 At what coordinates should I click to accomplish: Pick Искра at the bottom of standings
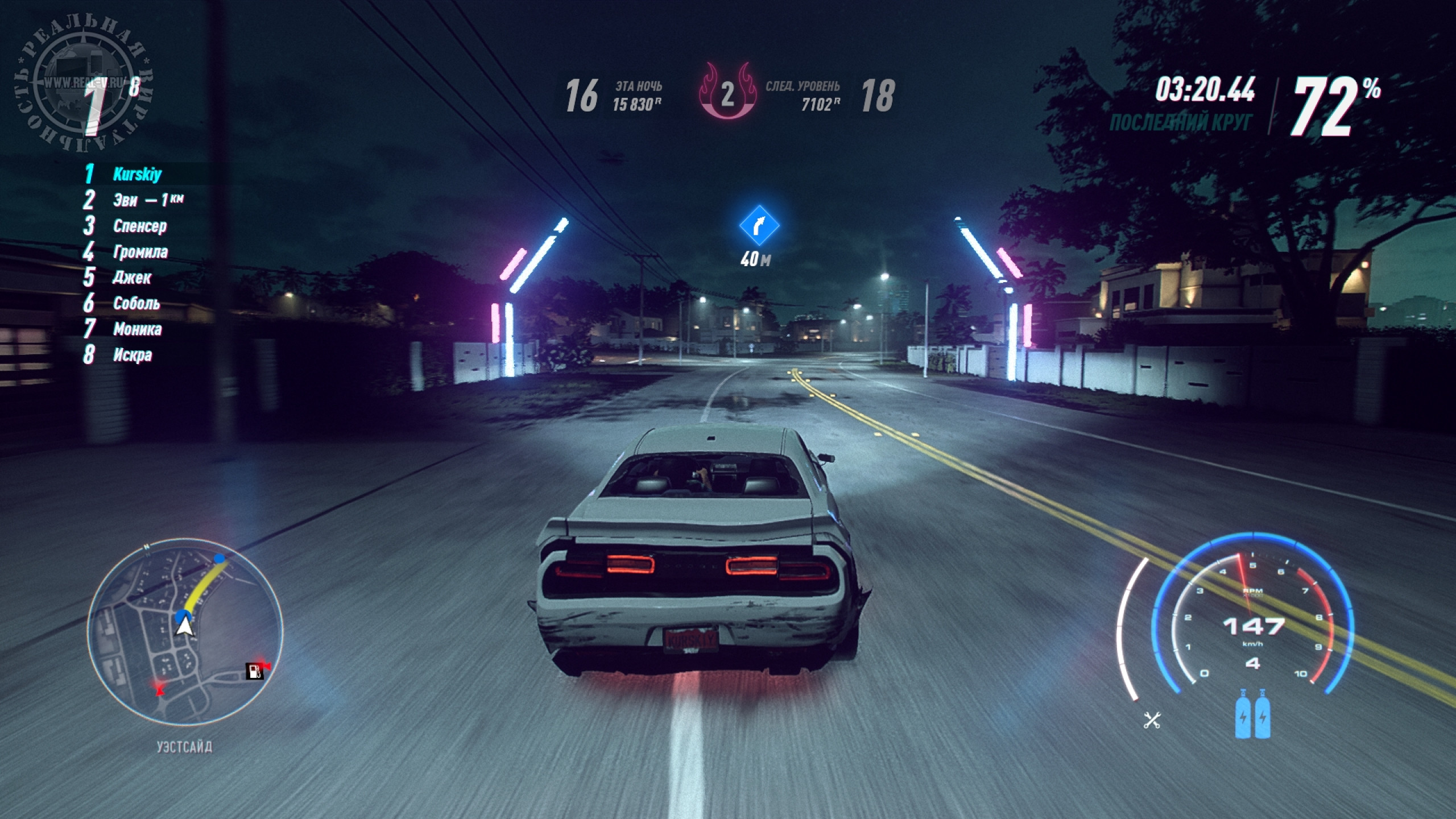click(133, 355)
